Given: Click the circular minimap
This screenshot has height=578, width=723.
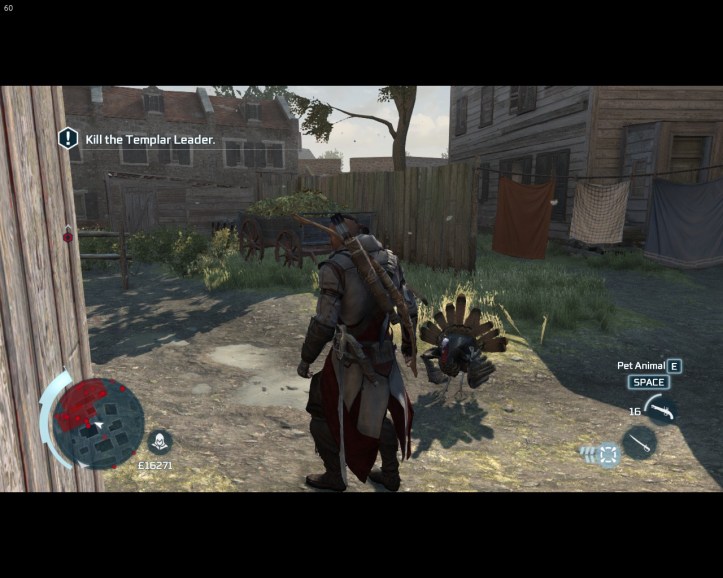Looking at the screenshot, I should (98, 422).
